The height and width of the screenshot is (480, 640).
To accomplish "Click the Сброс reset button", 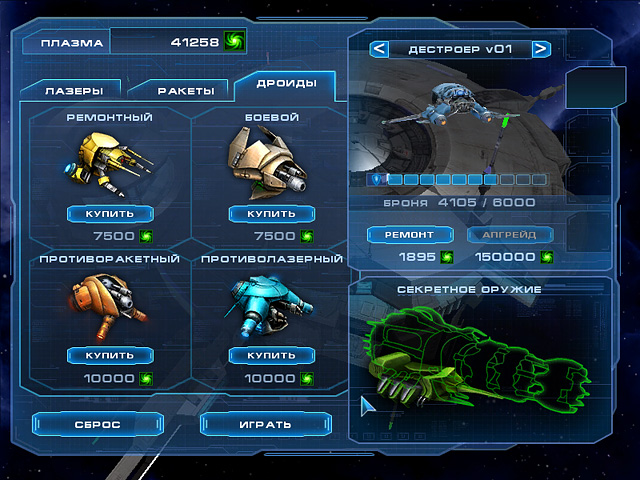I will pyautogui.click(x=97, y=424).
